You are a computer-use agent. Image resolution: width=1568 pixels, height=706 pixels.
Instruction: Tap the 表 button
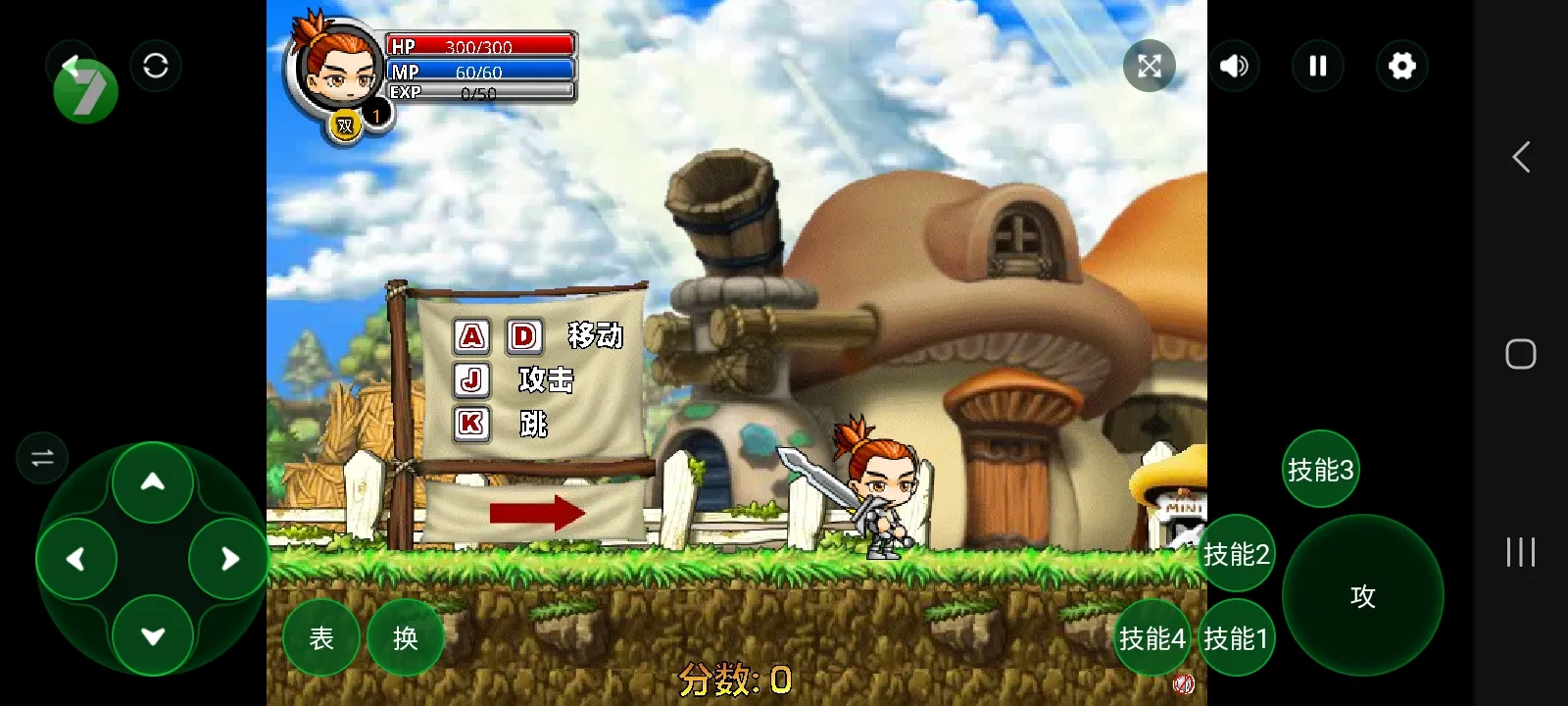click(321, 638)
